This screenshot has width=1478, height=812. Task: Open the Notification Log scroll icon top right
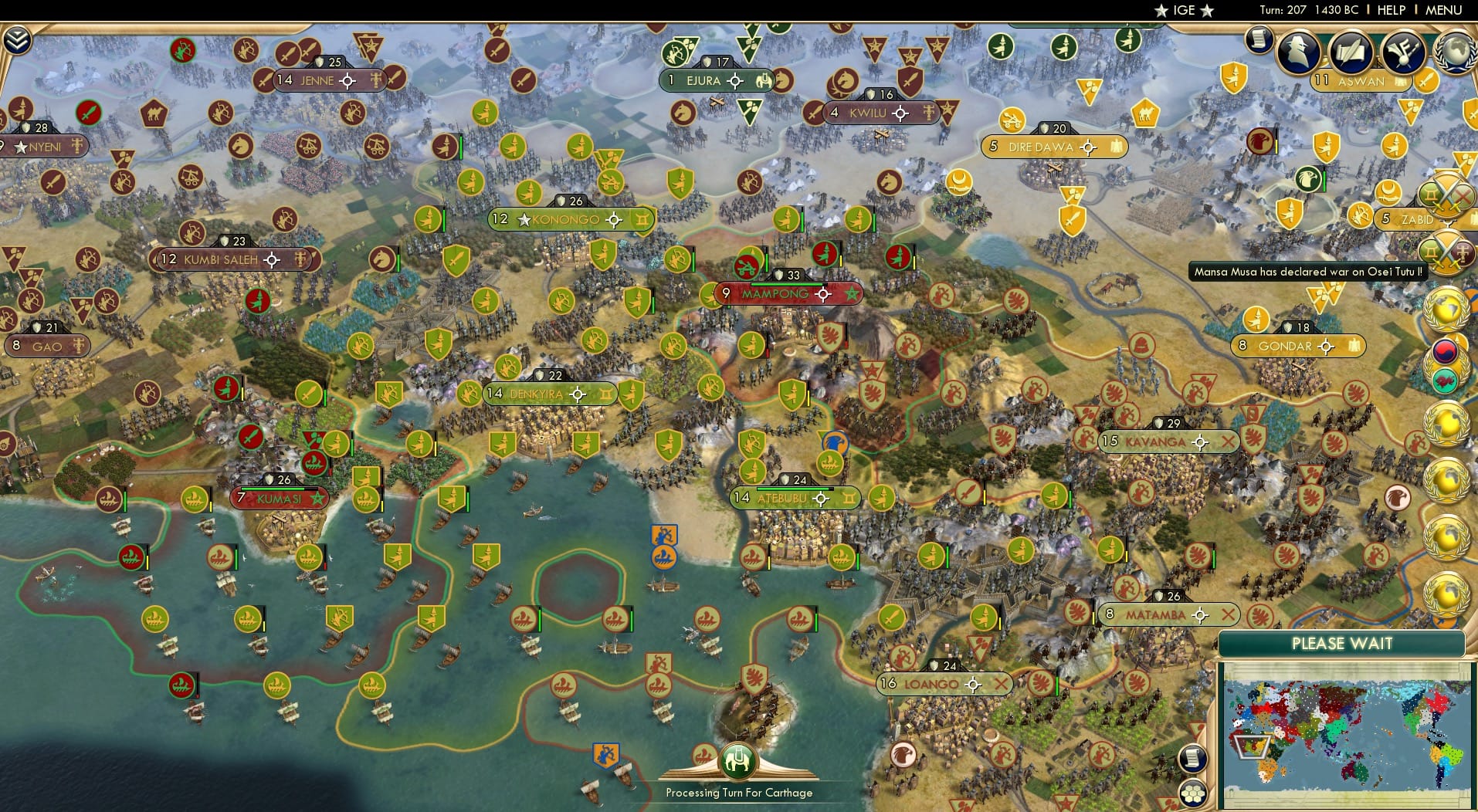(x=1259, y=40)
